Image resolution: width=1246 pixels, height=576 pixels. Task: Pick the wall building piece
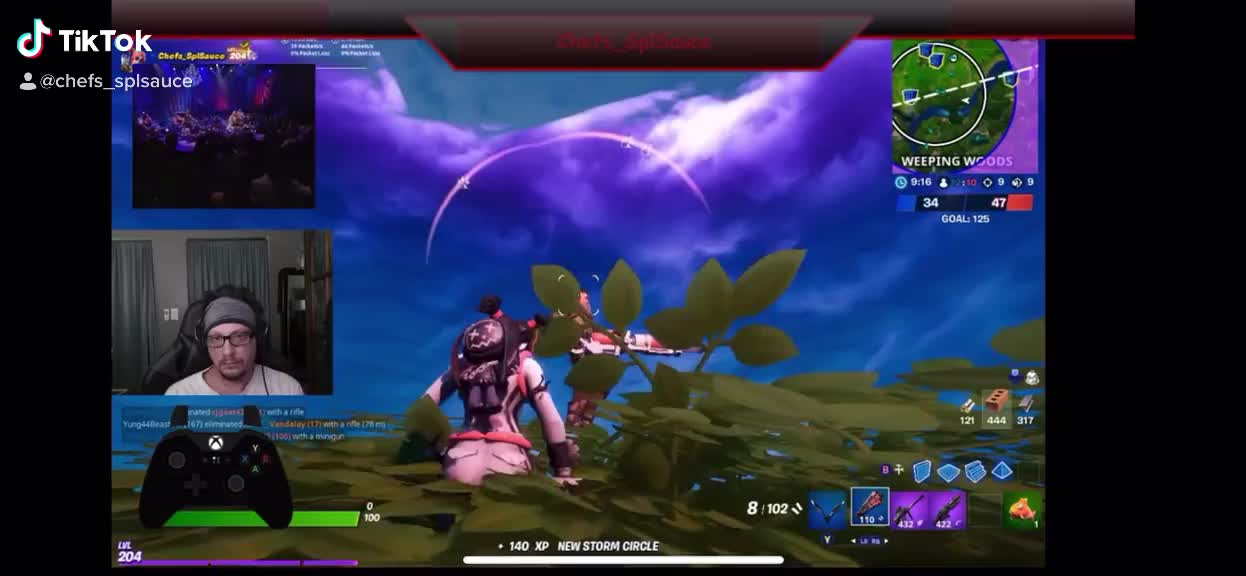tap(922, 470)
